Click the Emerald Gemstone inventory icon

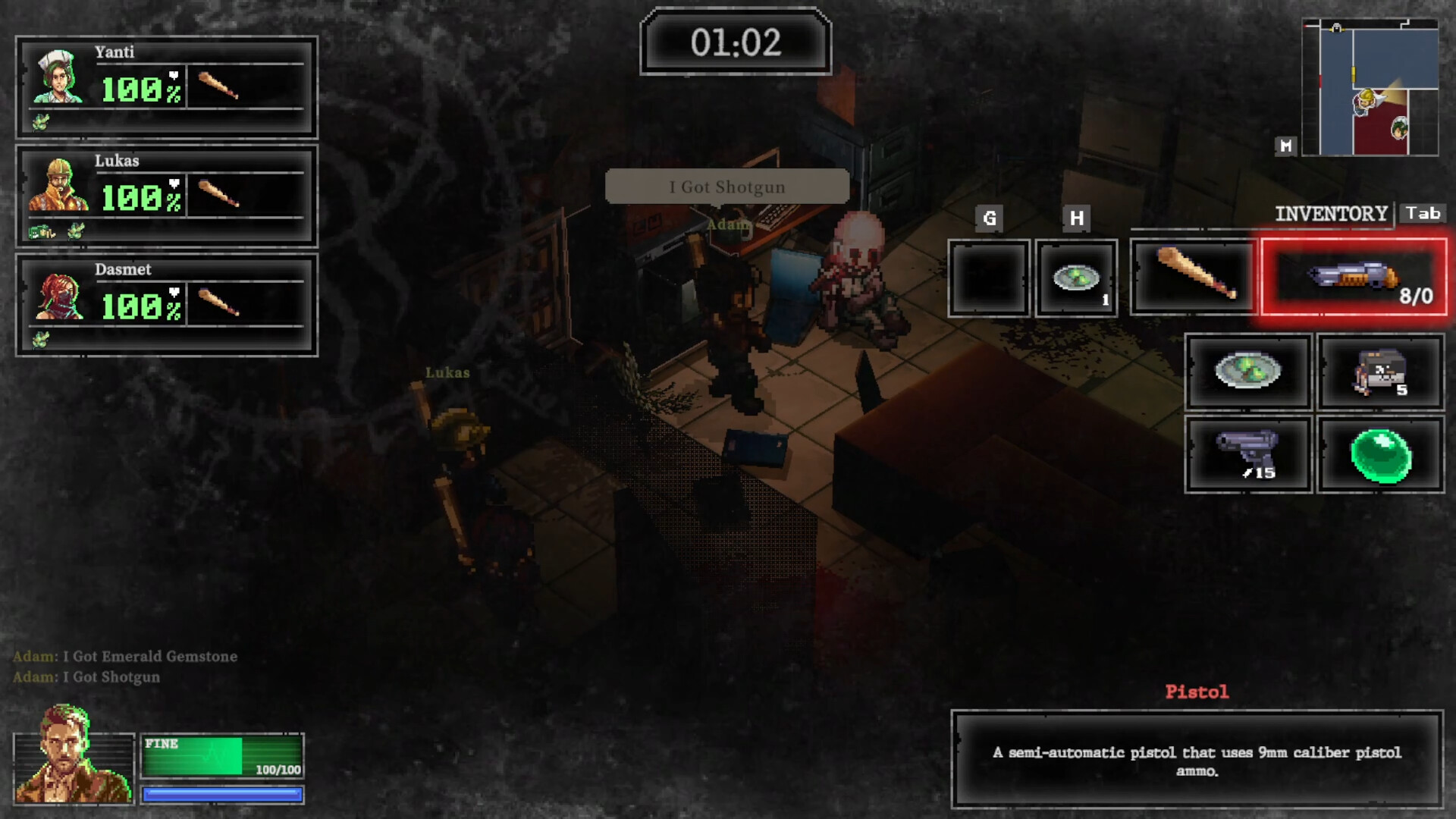[1380, 453]
